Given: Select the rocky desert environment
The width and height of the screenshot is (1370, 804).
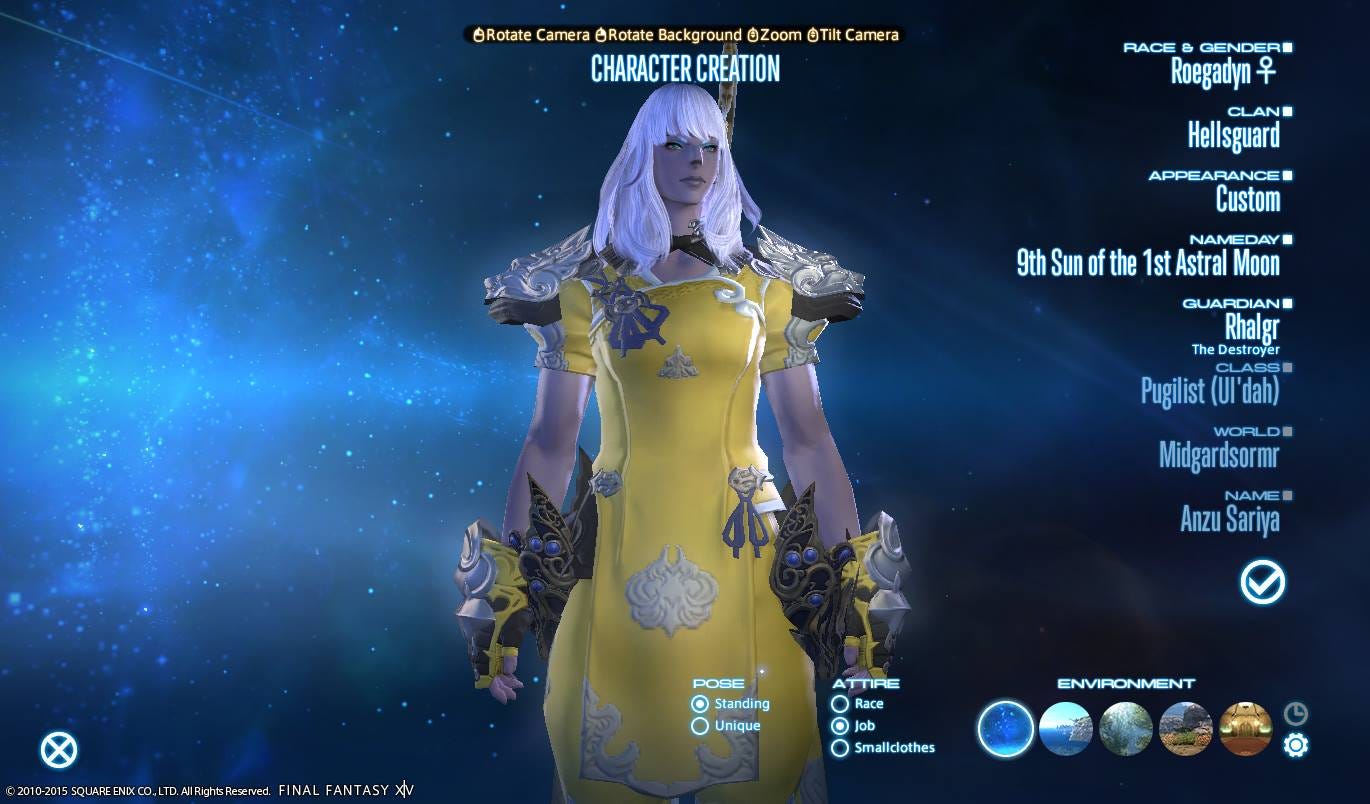Looking at the screenshot, I should coord(1186,728).
